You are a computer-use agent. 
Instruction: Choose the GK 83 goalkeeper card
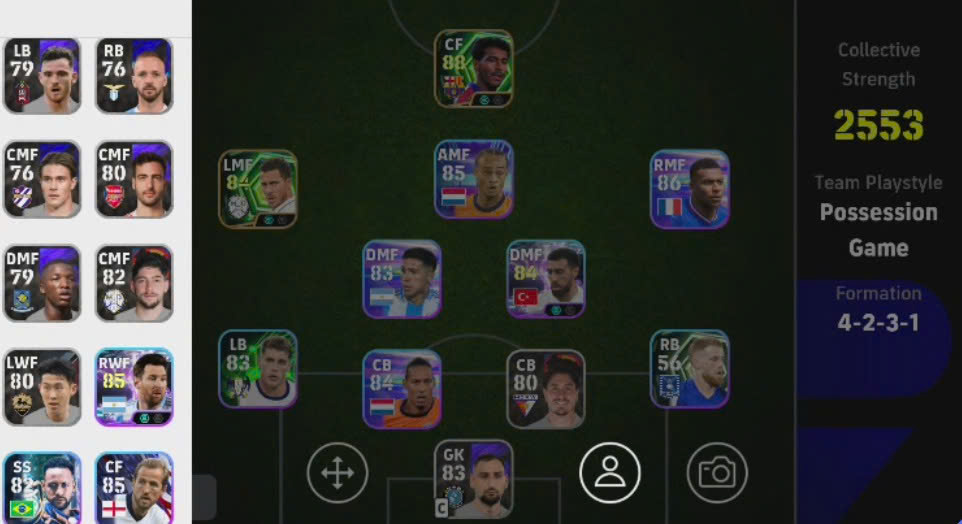473,480
